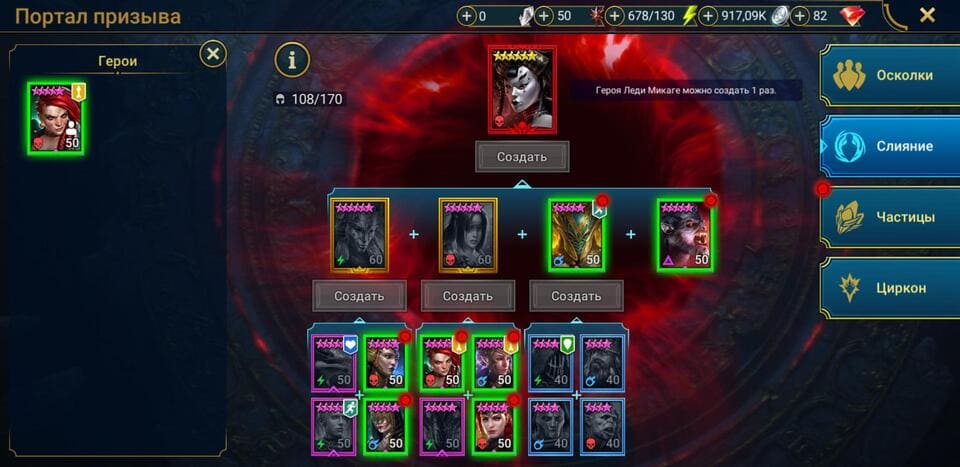This screenshot has width=960, height=467.
Task: Switch to the Осколки tab
Action: pyautogui.click(x=890, y=76)
